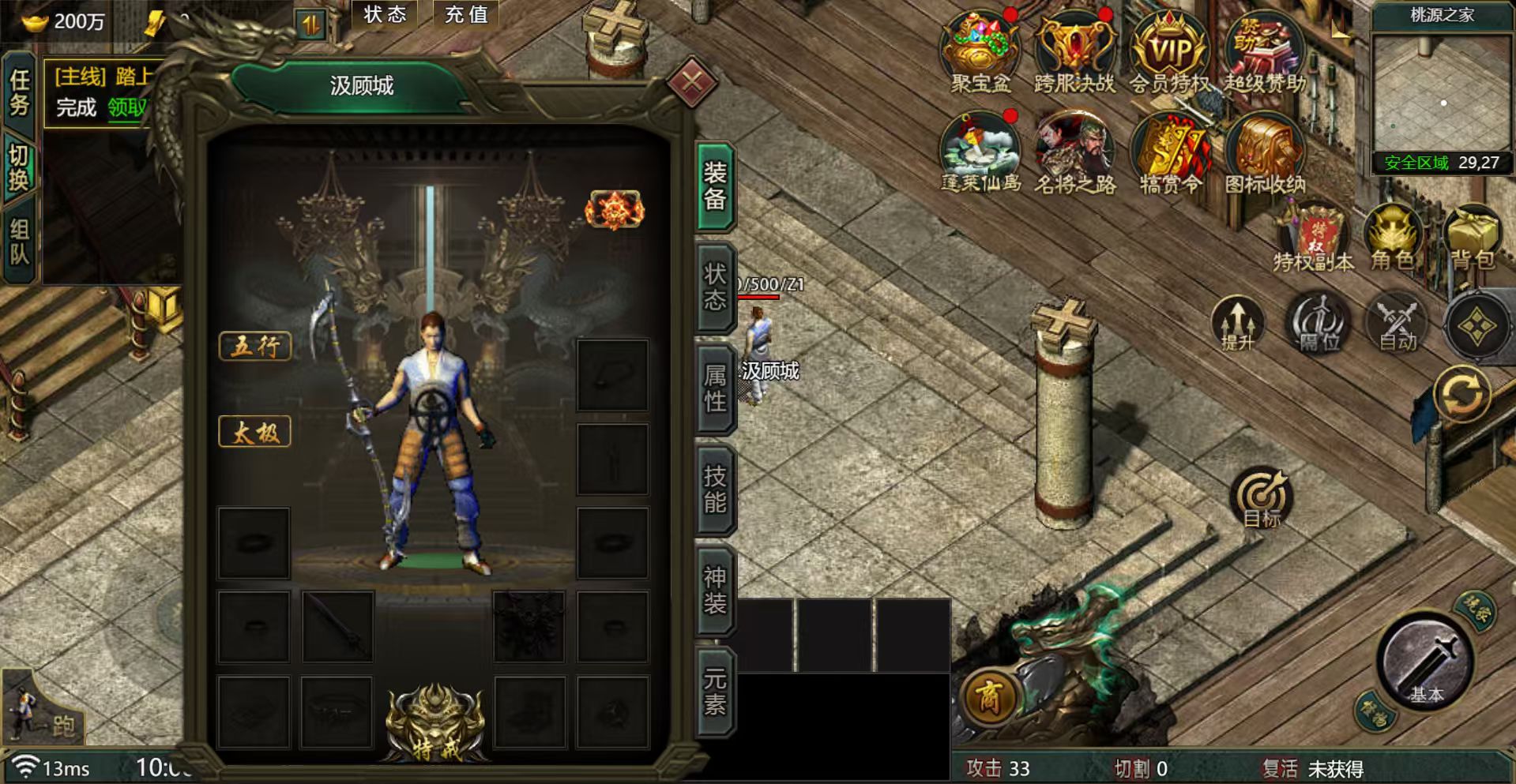Open the 技能 skills tab

[715, 489]
